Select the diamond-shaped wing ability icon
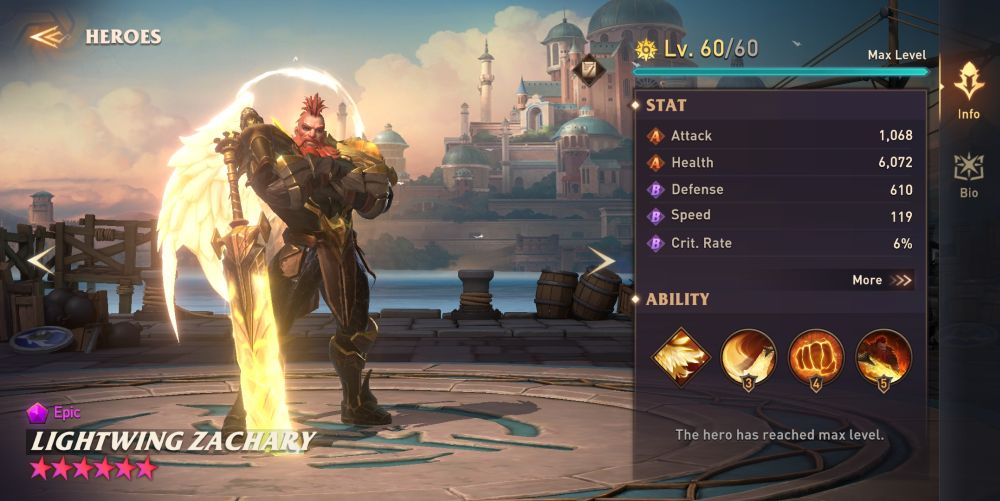Viewport: 1000px width, 501px height. tap(681, 357)
